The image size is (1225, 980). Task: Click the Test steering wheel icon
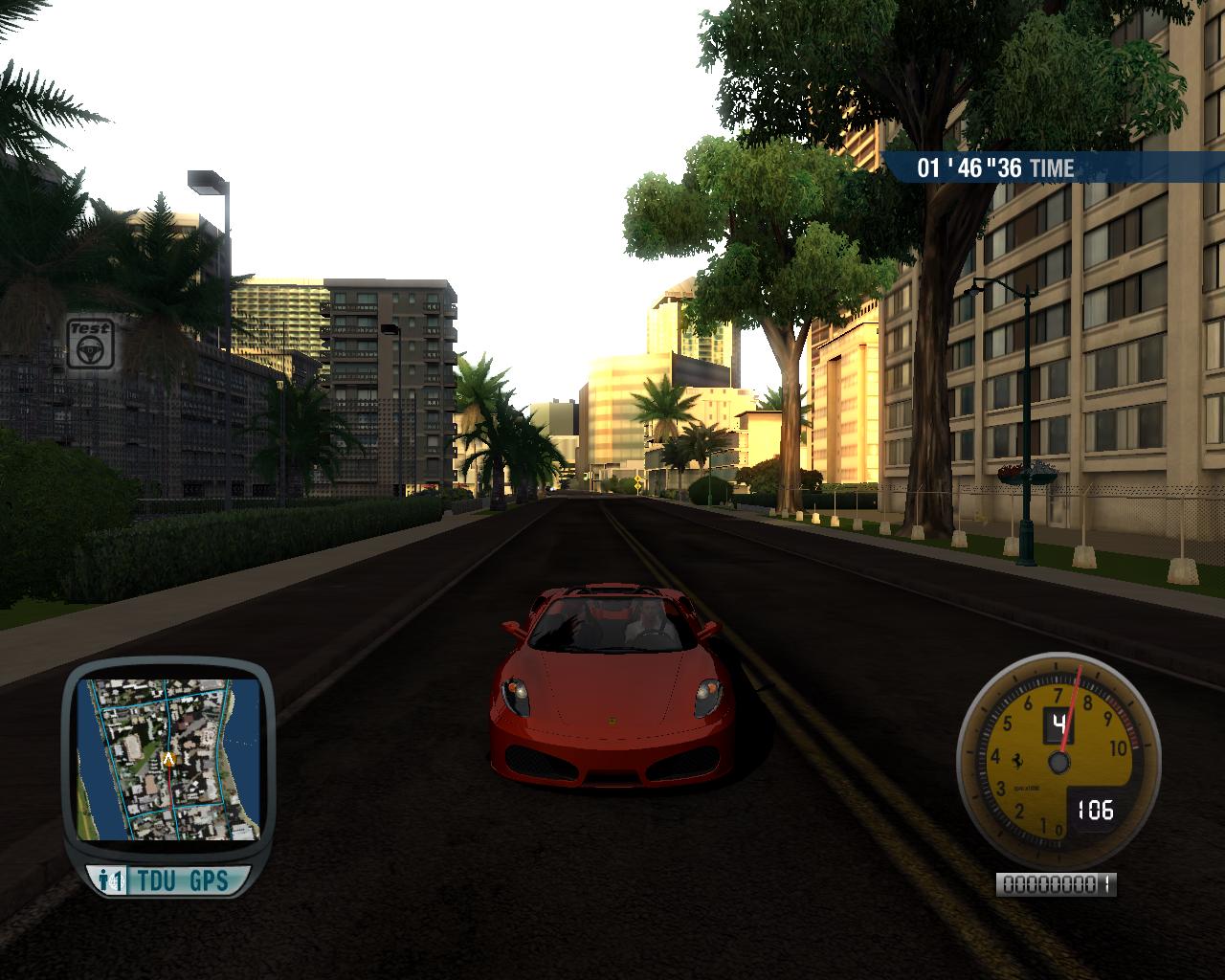91,344
